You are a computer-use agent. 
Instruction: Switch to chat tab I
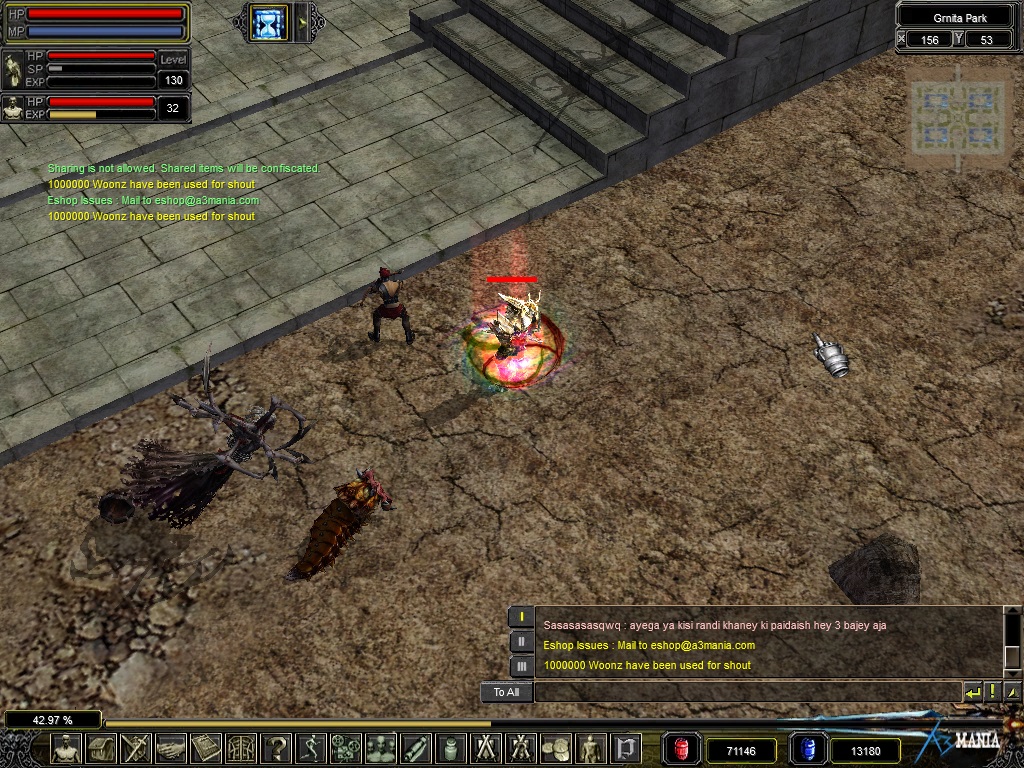pos(521,617)
